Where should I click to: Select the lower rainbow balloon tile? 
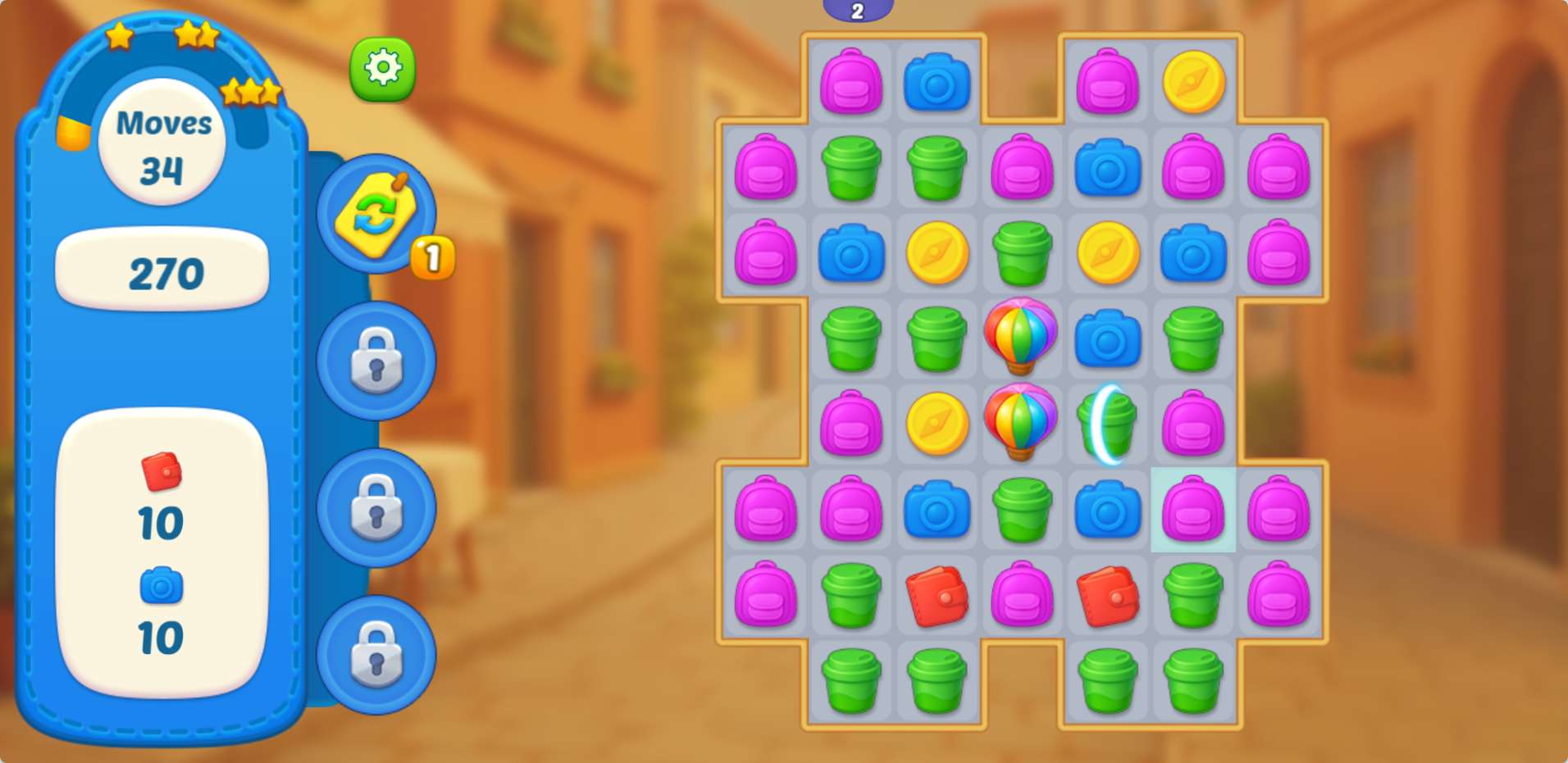pos(1021,422)
